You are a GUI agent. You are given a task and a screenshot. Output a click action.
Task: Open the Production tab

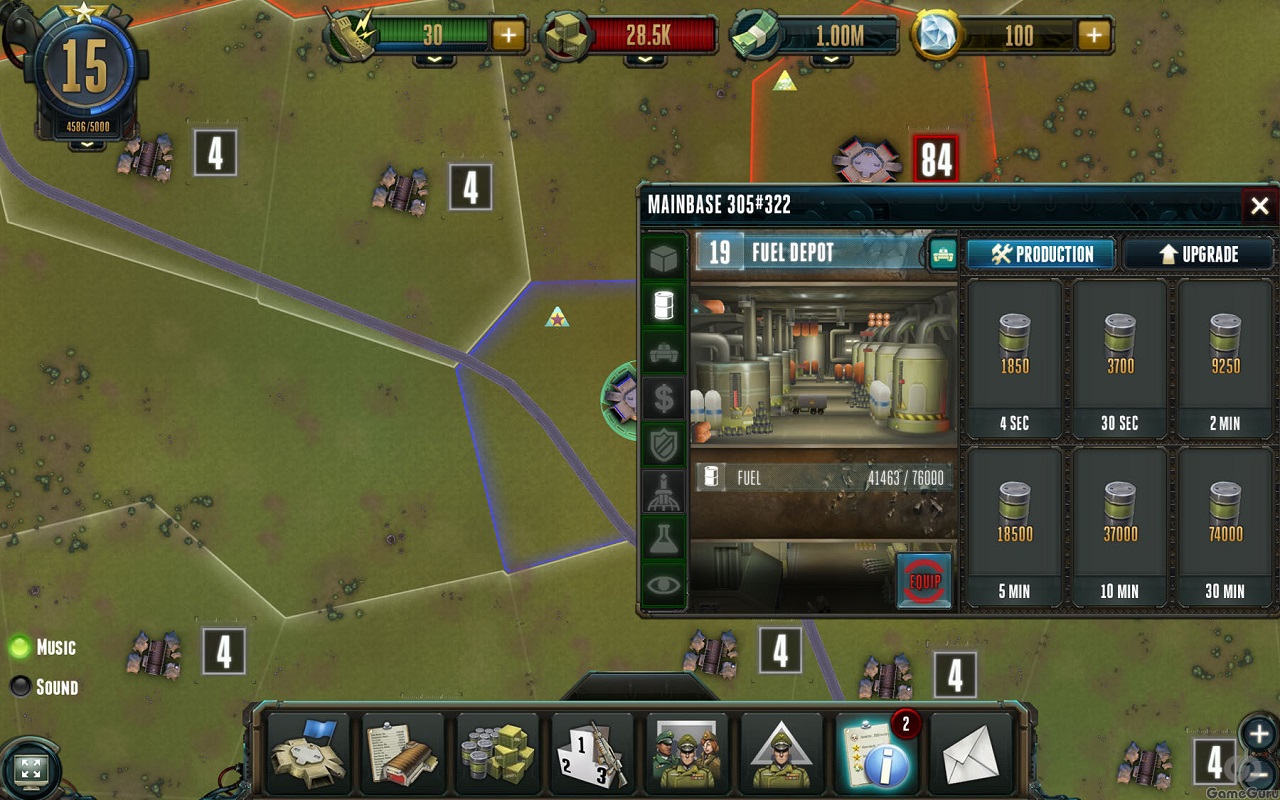tap(1041, 254)
